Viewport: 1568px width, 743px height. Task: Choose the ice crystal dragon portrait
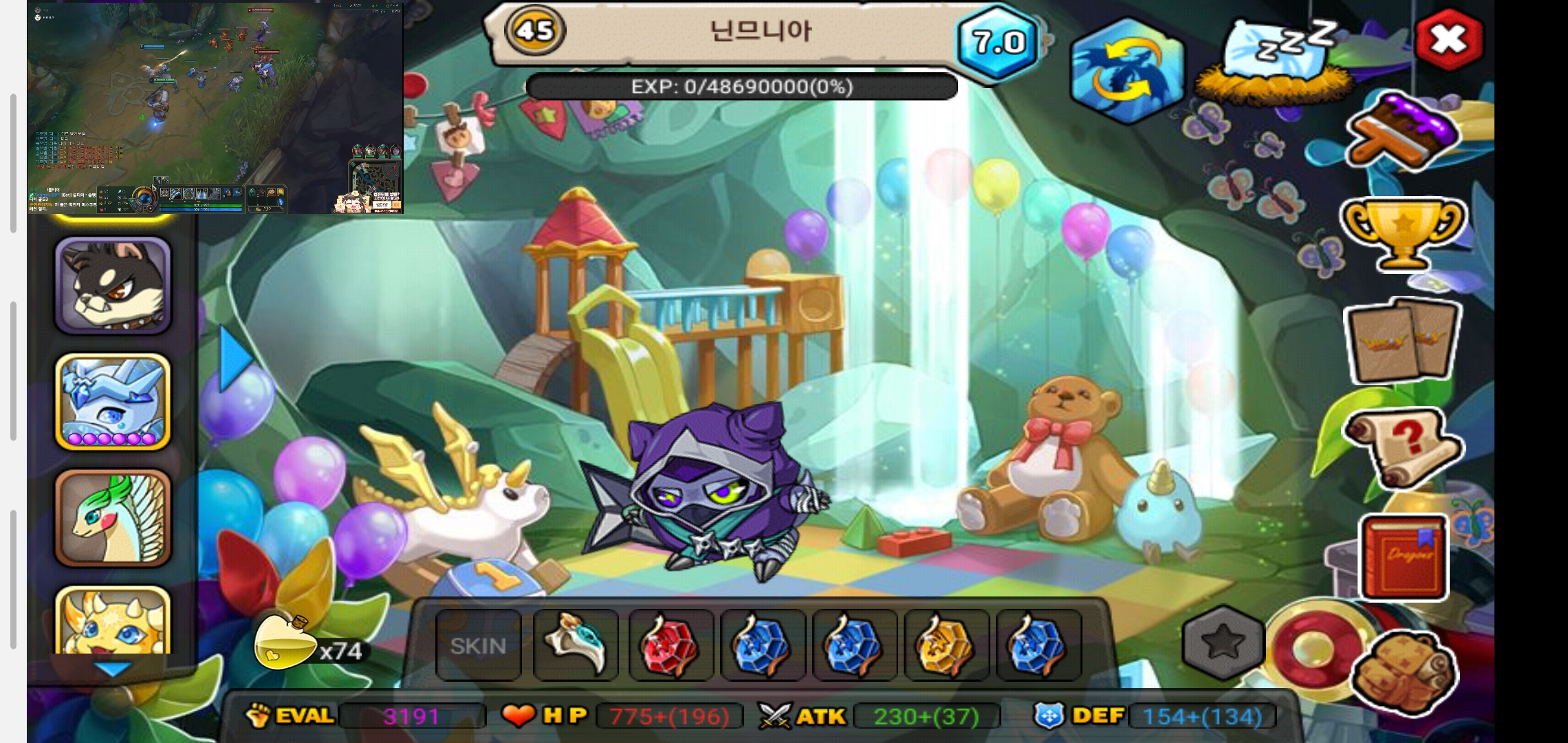click(x=113, y=402)
